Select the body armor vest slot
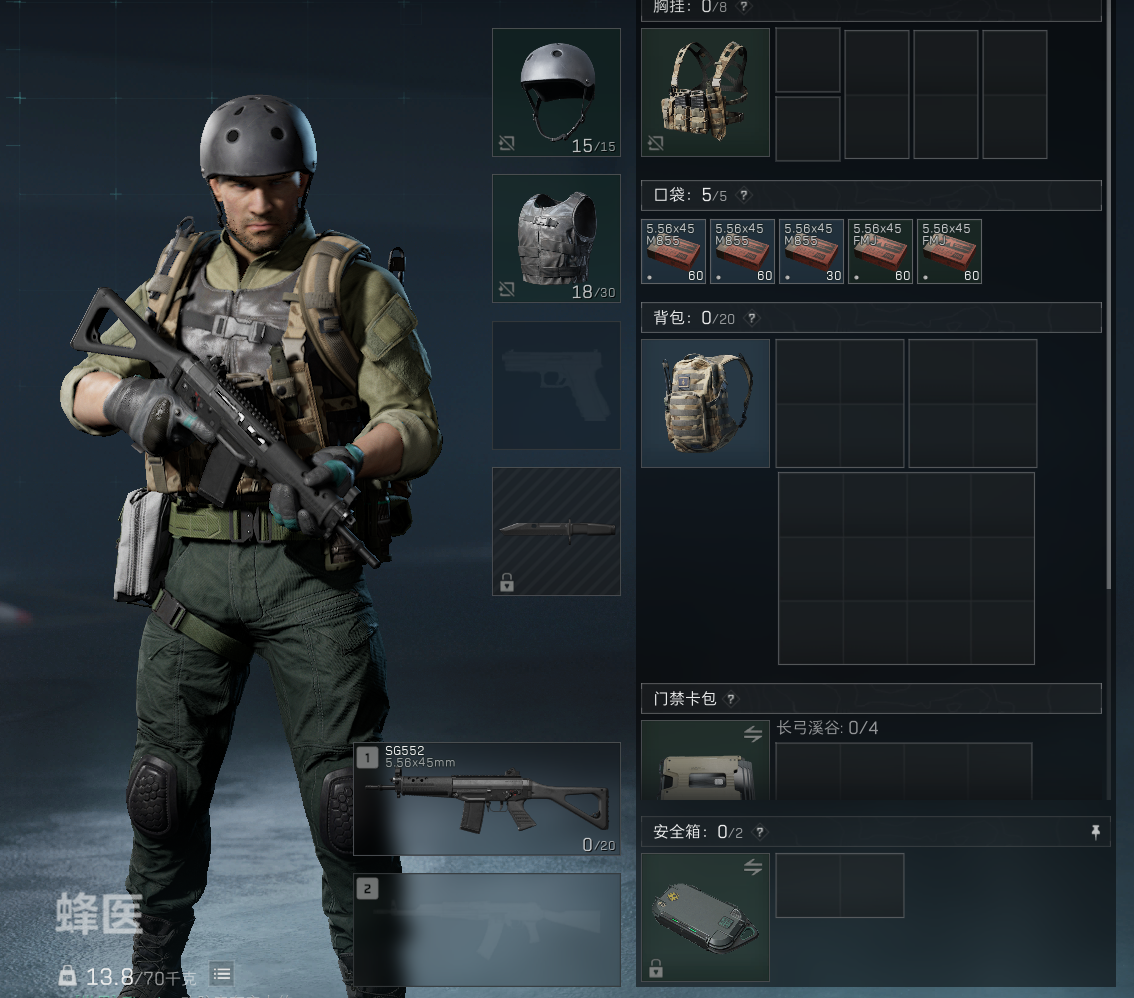The width and height of the screenshot is (1134, 998). (556, 238)
